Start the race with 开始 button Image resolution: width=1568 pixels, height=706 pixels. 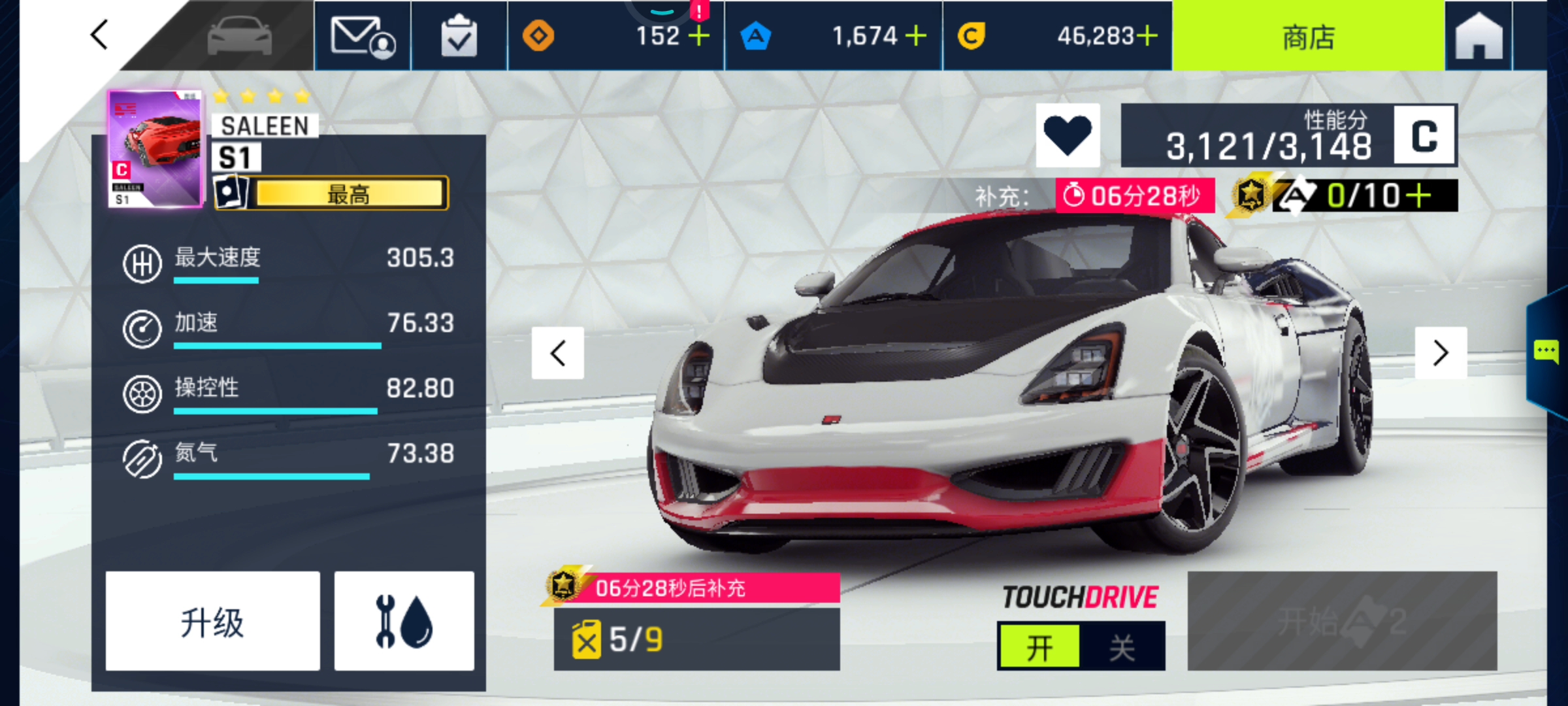point(1342,621)
